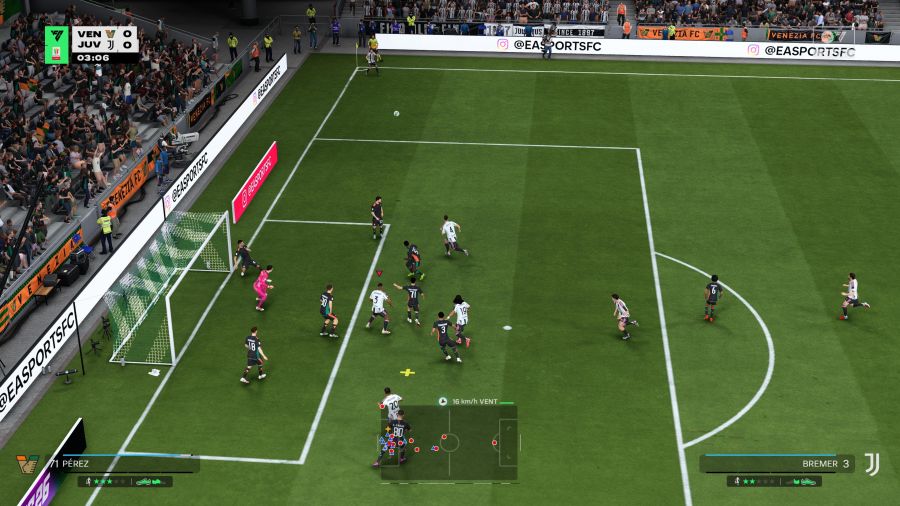Click the Juventus crest beside Bremer
The image size is (900, 506).
(872, 464)
